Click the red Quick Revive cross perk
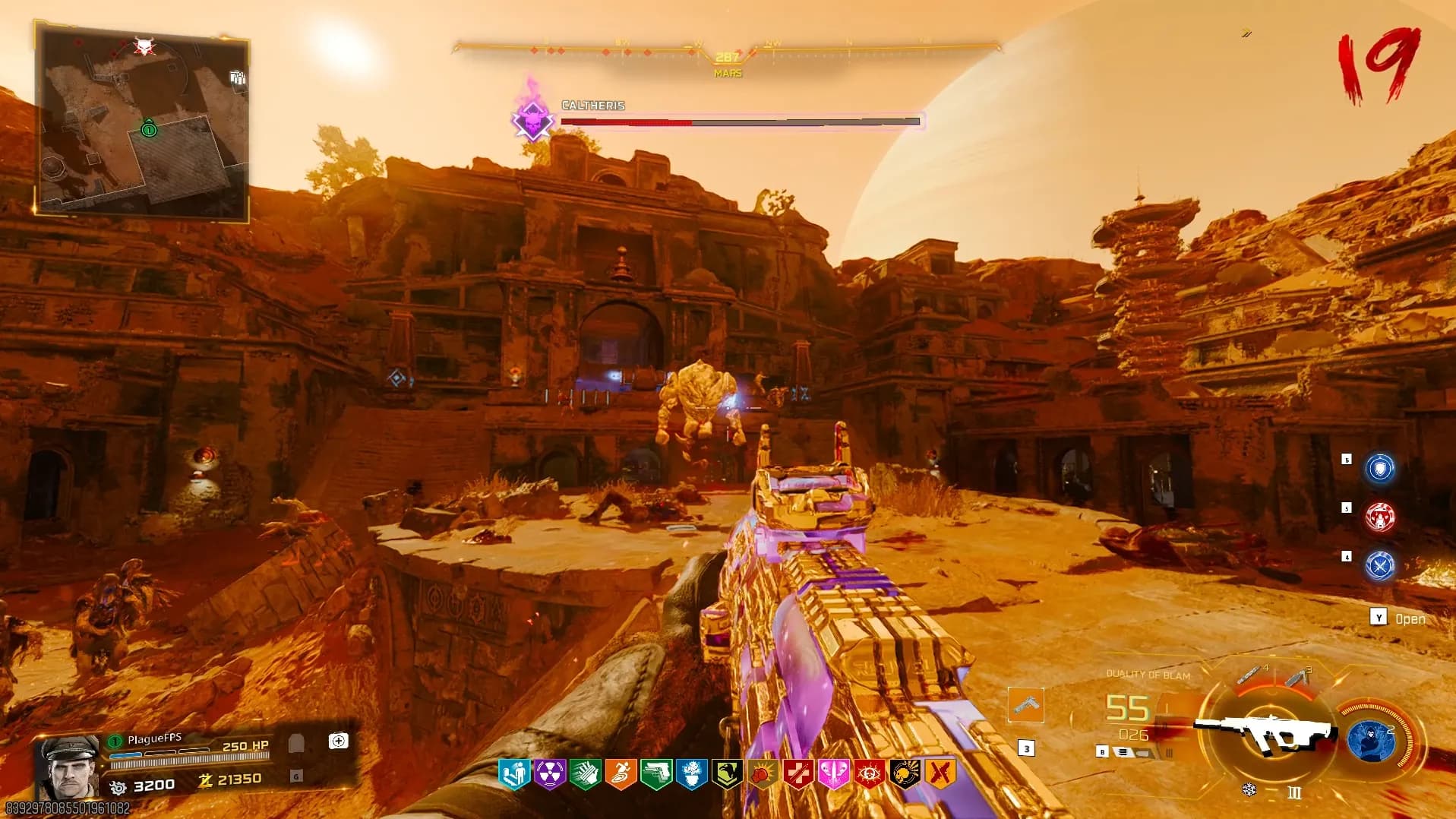Viewport: 1456px width, 819px height. [x=797, y=773]
